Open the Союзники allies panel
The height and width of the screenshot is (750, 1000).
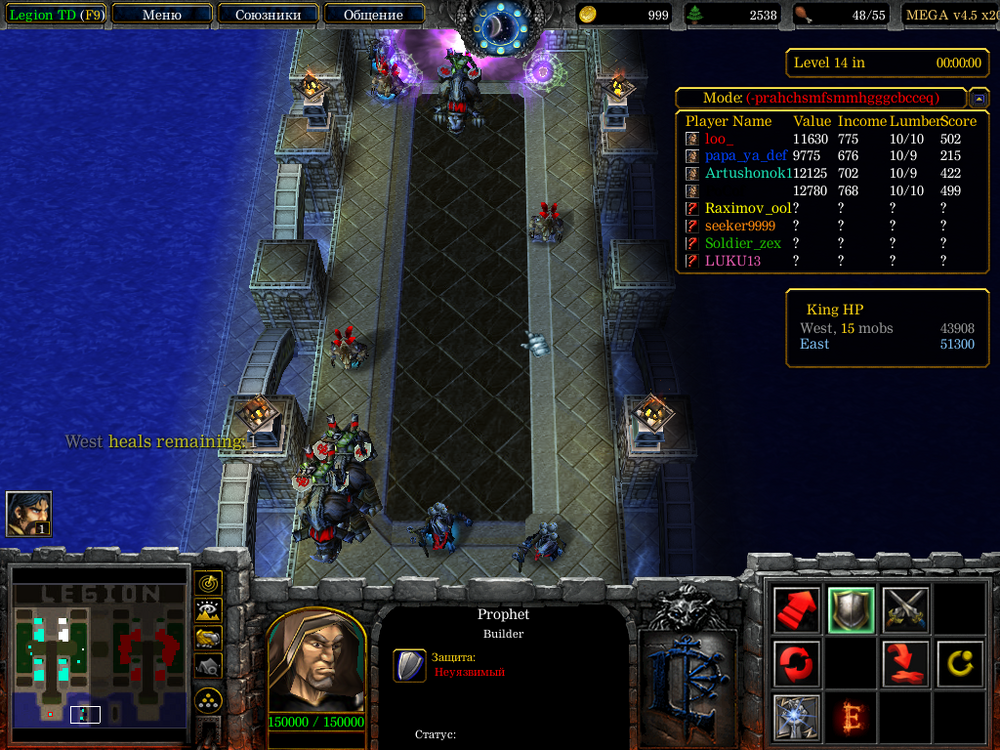click(x=267, y=15)
